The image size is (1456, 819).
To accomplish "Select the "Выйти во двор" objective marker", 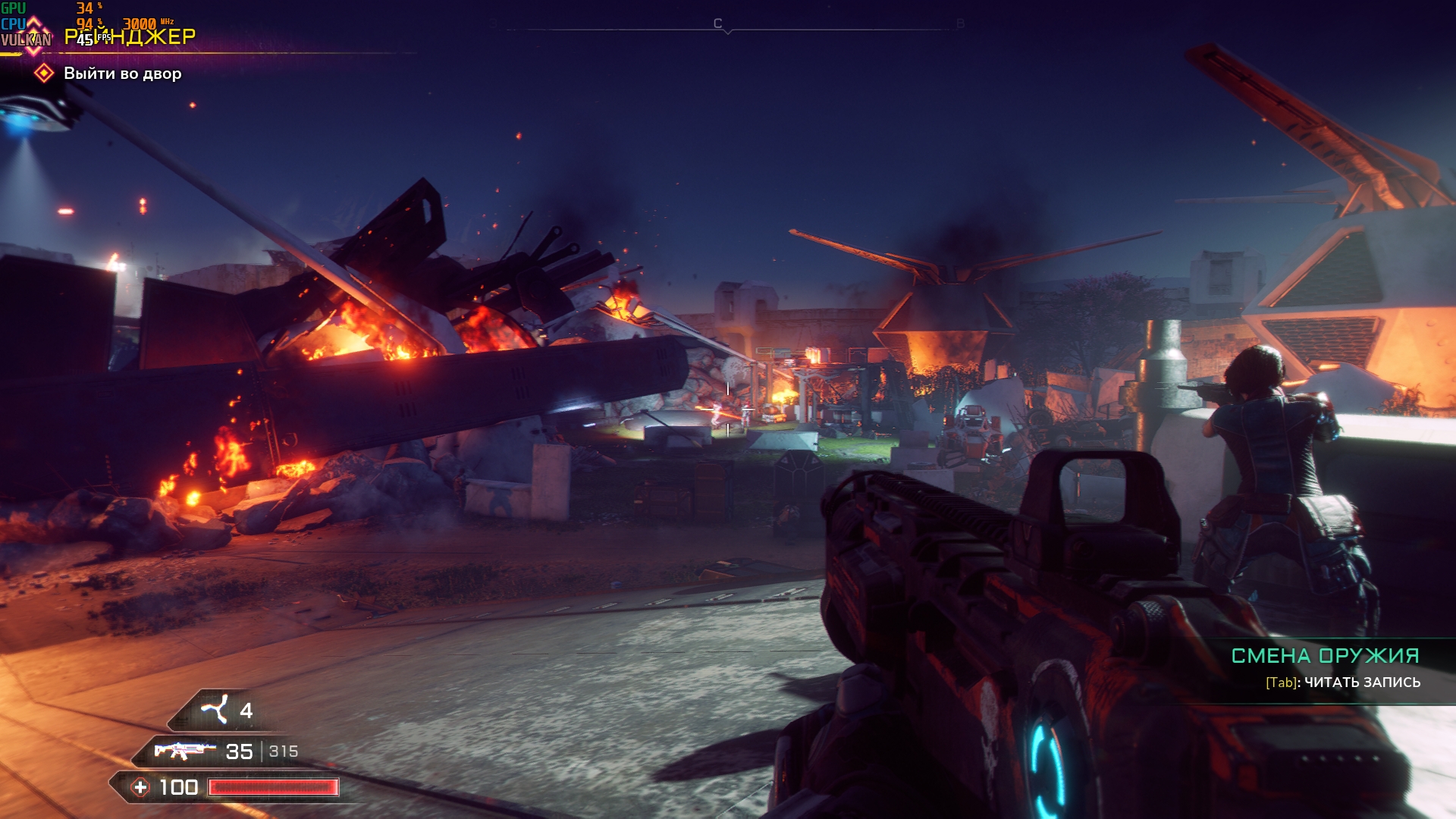I will [45, 74].
